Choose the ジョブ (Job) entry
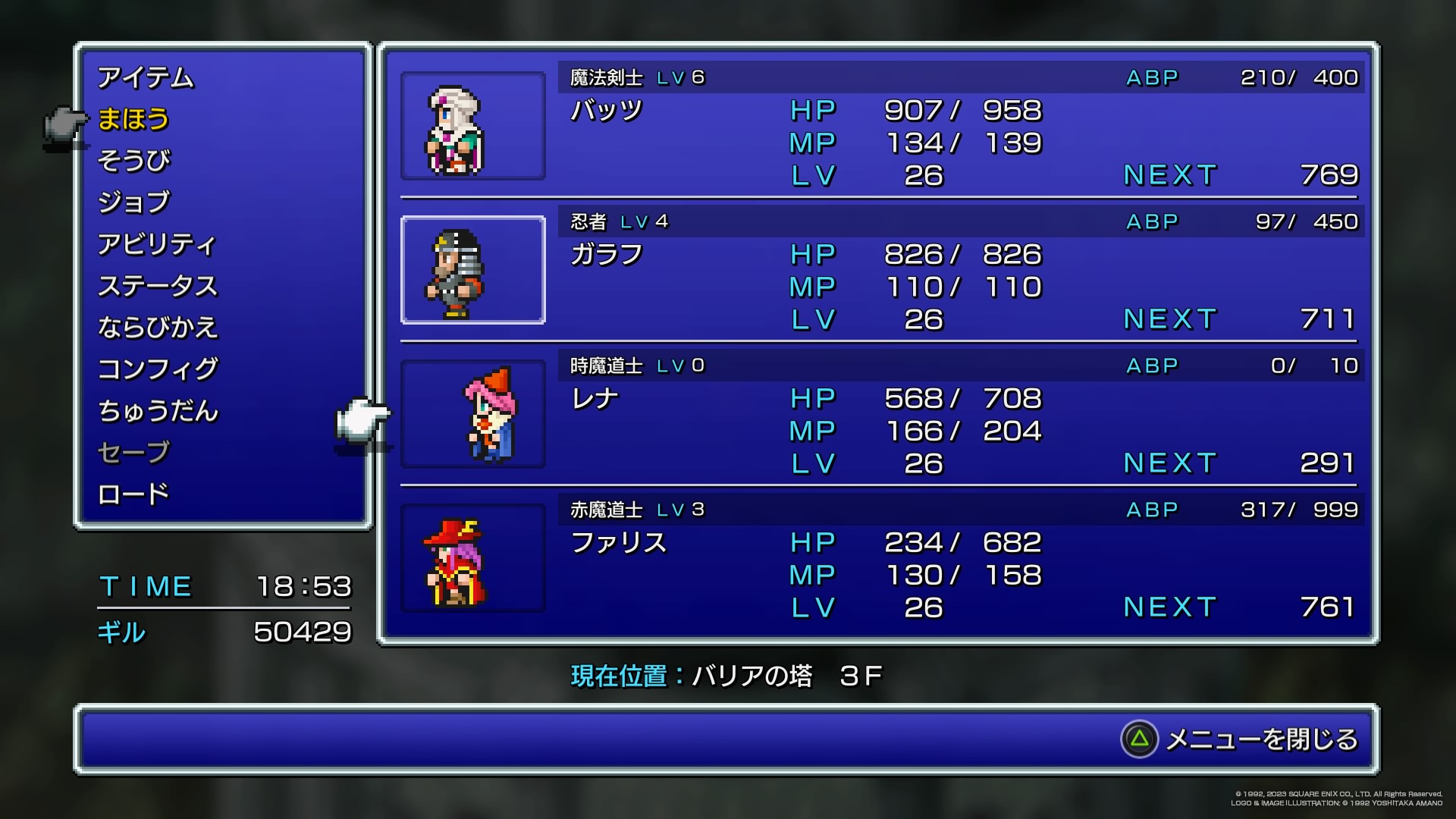Image resolution: width=1456 pixels, height=819 pixels. coord(134,202)
